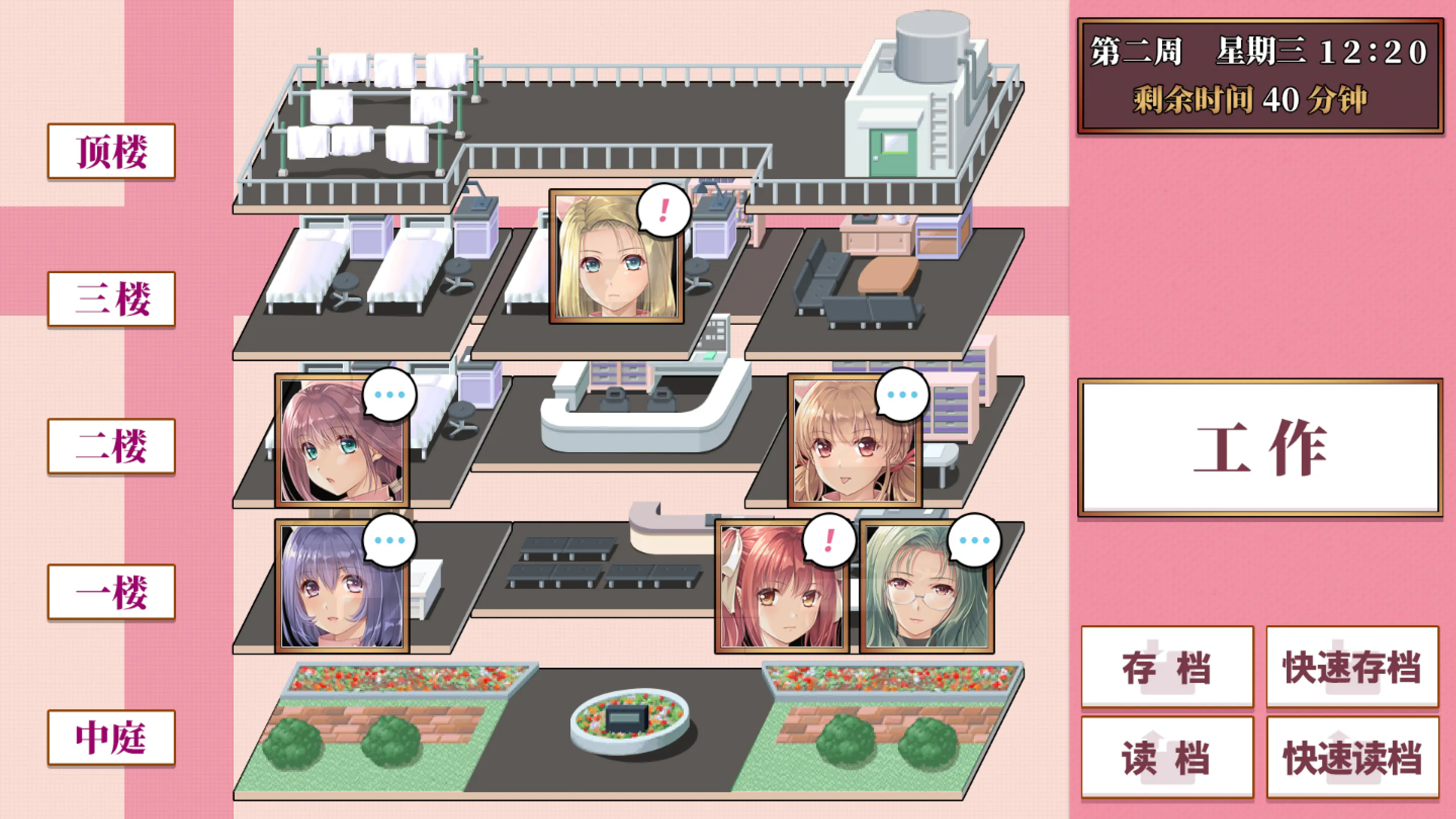The width and height of the screenshot is (1456, 819).
Task: Visit the 中庭 courtyard button
Action: 111,738
